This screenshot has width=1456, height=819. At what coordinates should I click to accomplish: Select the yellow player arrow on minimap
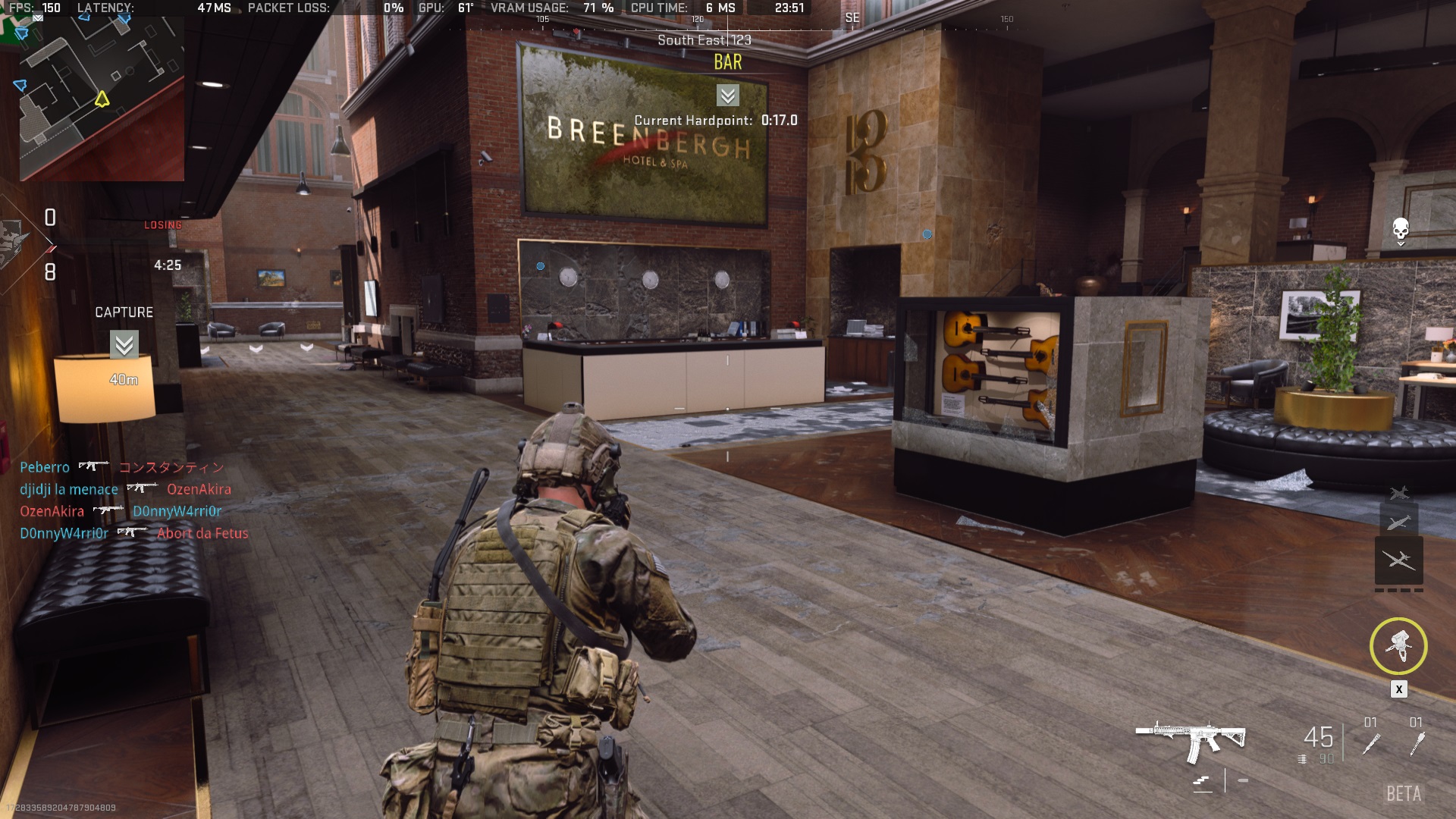pos(102,99)
